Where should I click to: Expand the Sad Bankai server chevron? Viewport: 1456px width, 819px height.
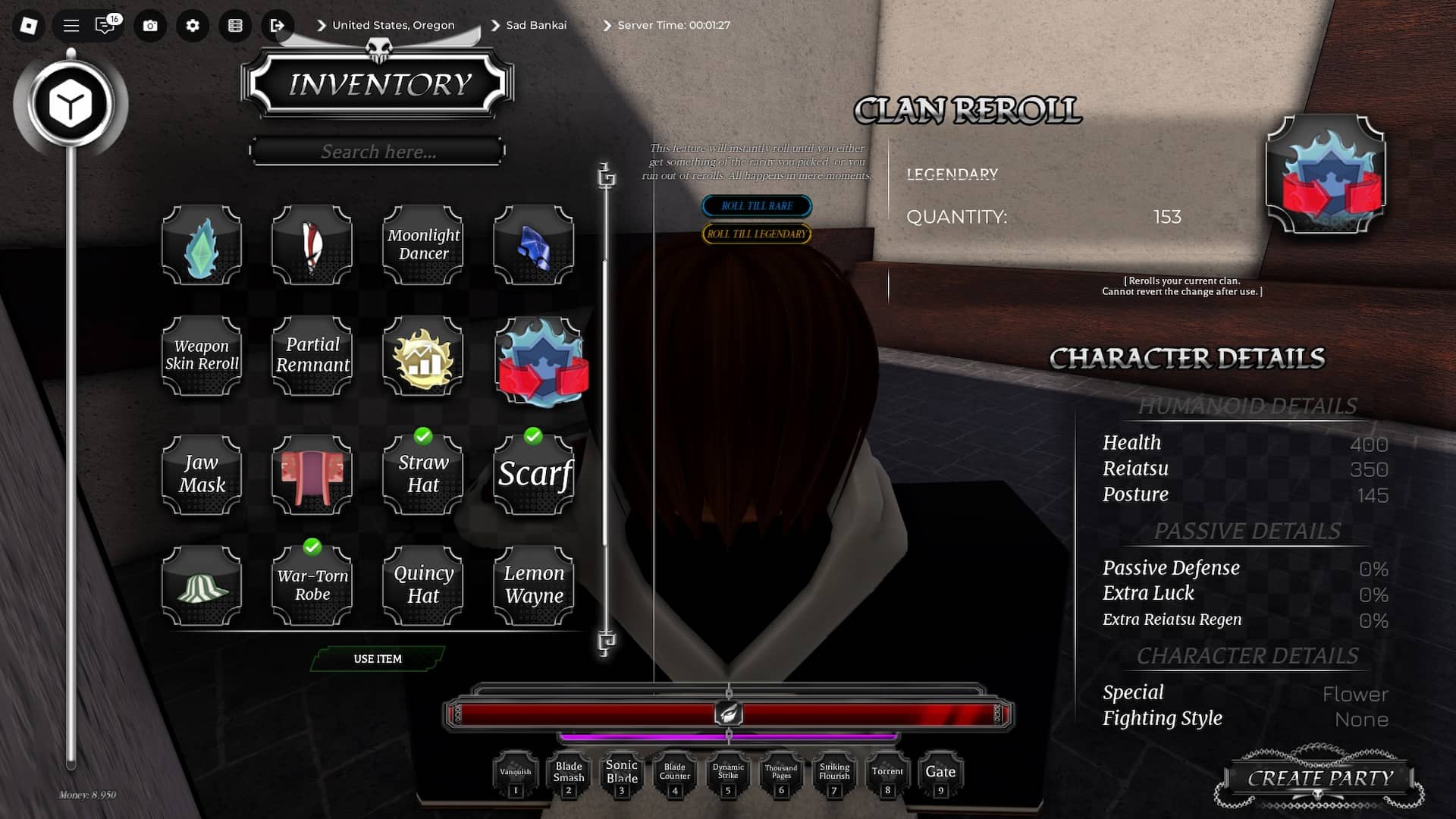coord(494,25)
